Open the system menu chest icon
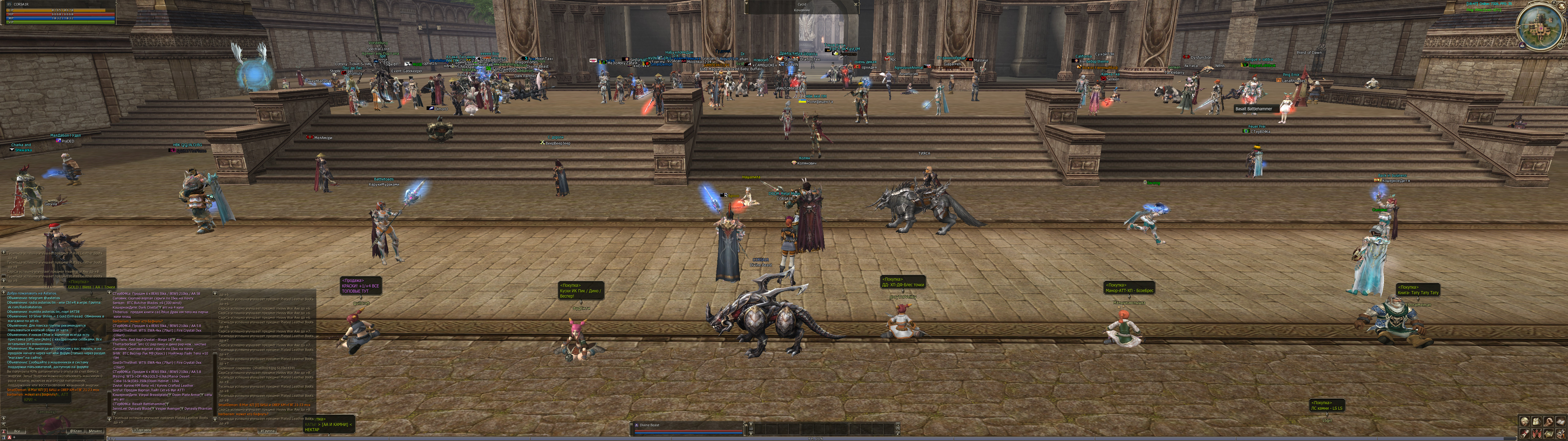Image resolution: width=1568 pixels, height=441 pixels. pyautogui.click(x=1561, y=433)
